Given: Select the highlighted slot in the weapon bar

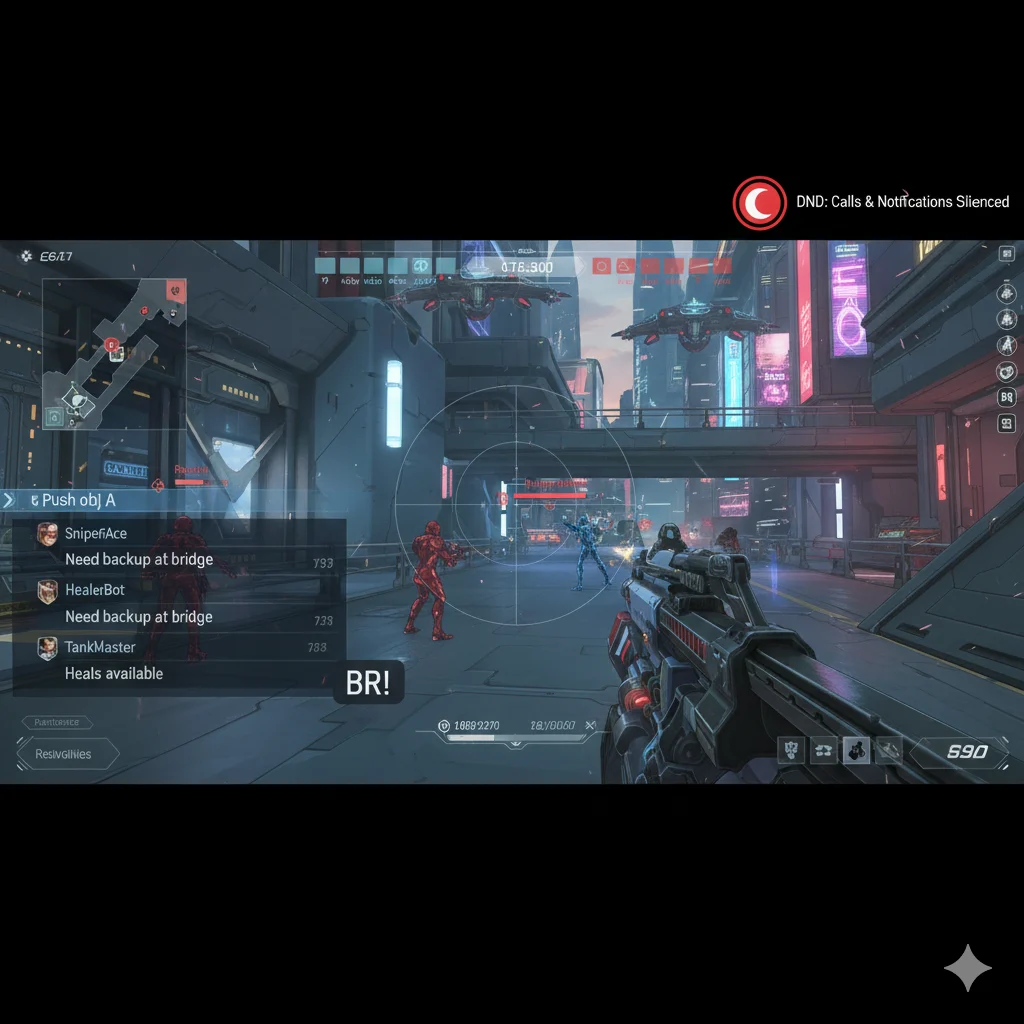Looking at the screenshot, I should [x=856, y=750].
